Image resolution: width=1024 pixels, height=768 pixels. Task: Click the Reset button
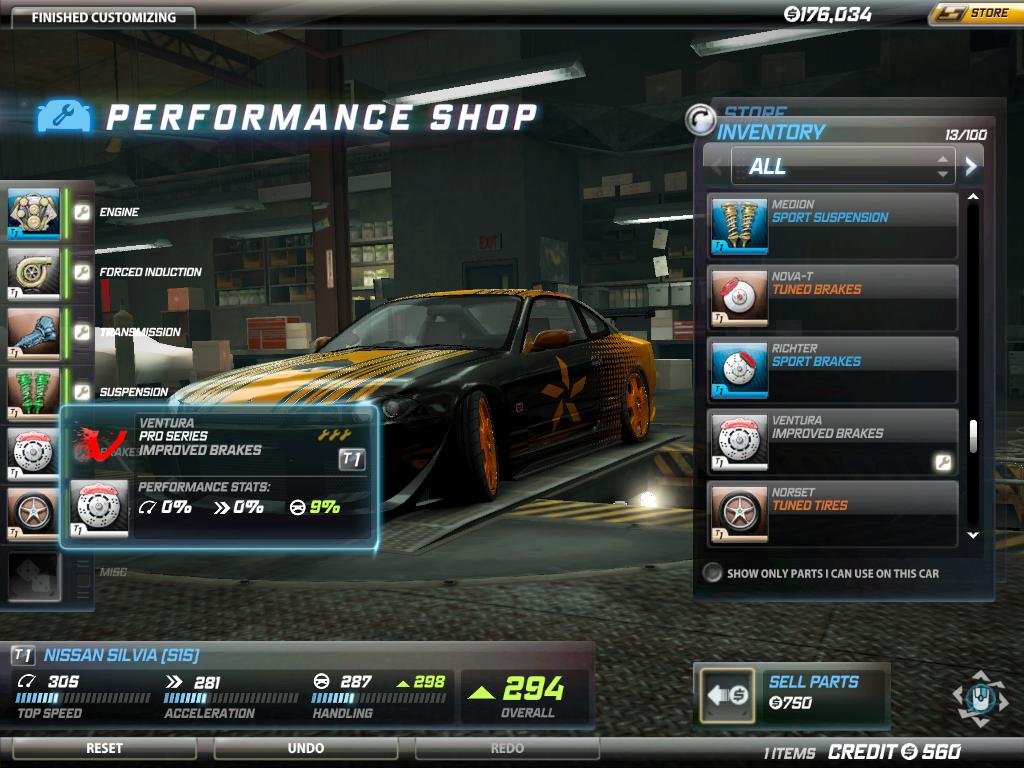coord(104,748)
